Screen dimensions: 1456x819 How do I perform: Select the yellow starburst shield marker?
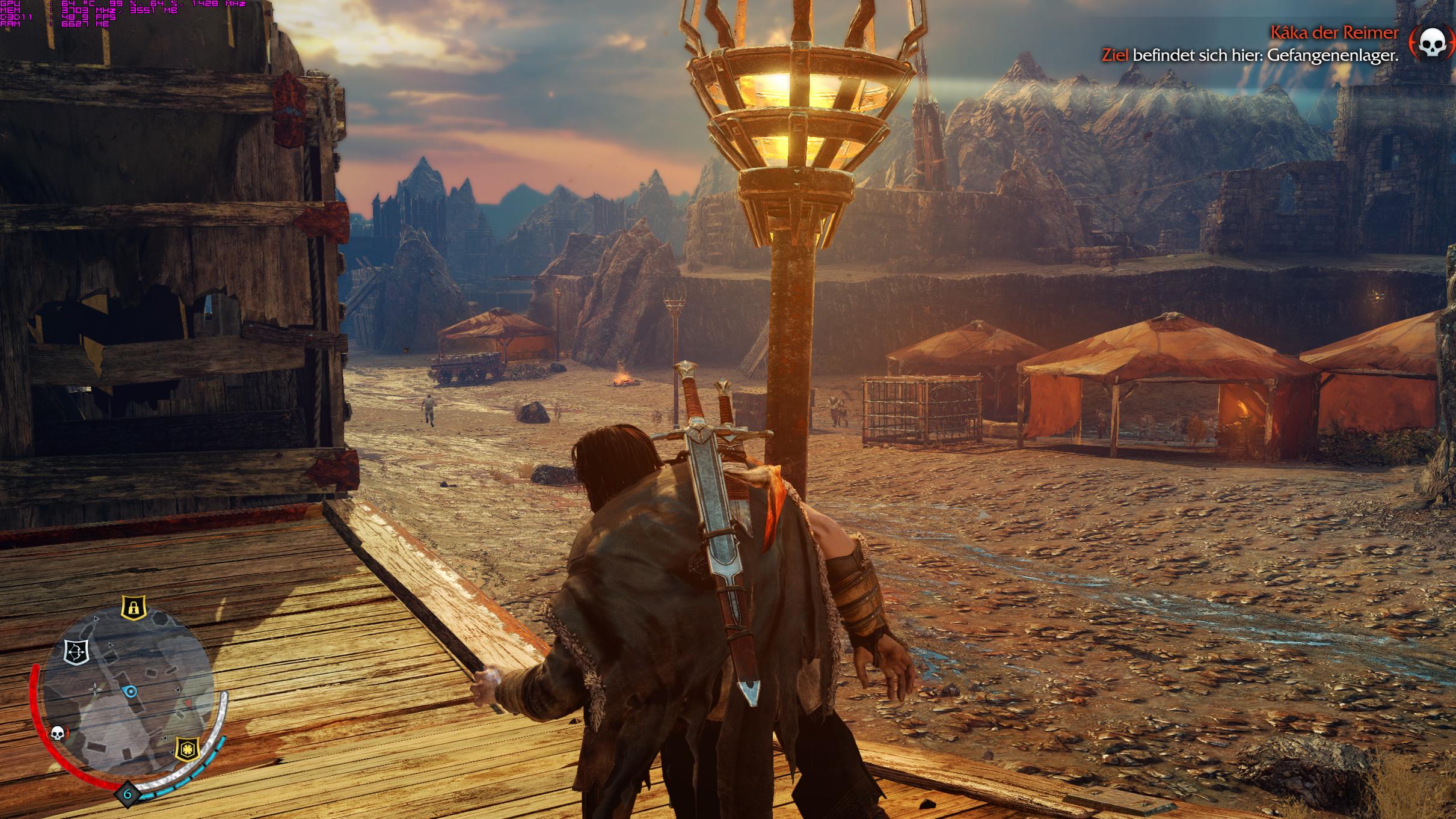[x=188, y=749]
